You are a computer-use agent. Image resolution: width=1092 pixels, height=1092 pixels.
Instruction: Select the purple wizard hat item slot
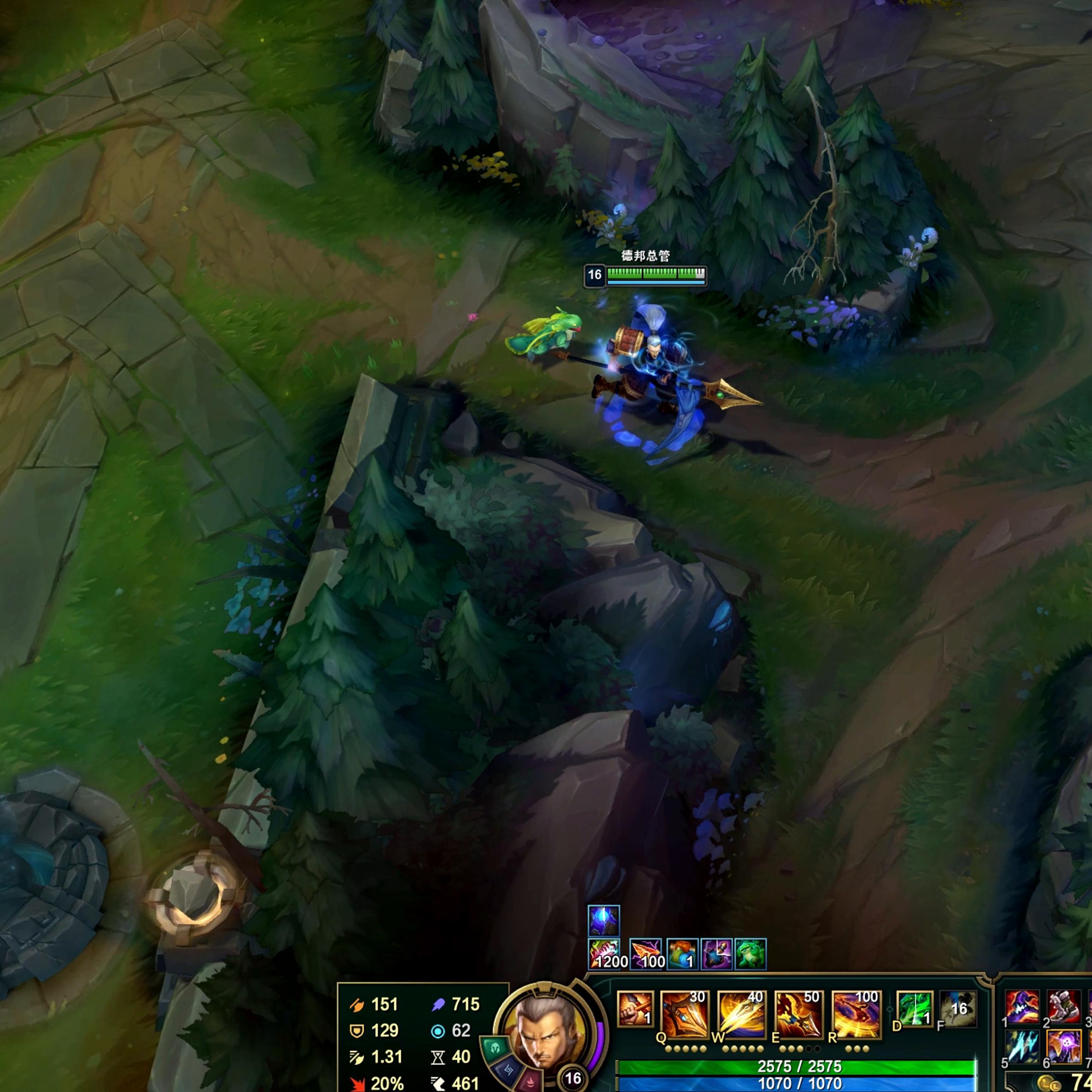(1022, 1007)
